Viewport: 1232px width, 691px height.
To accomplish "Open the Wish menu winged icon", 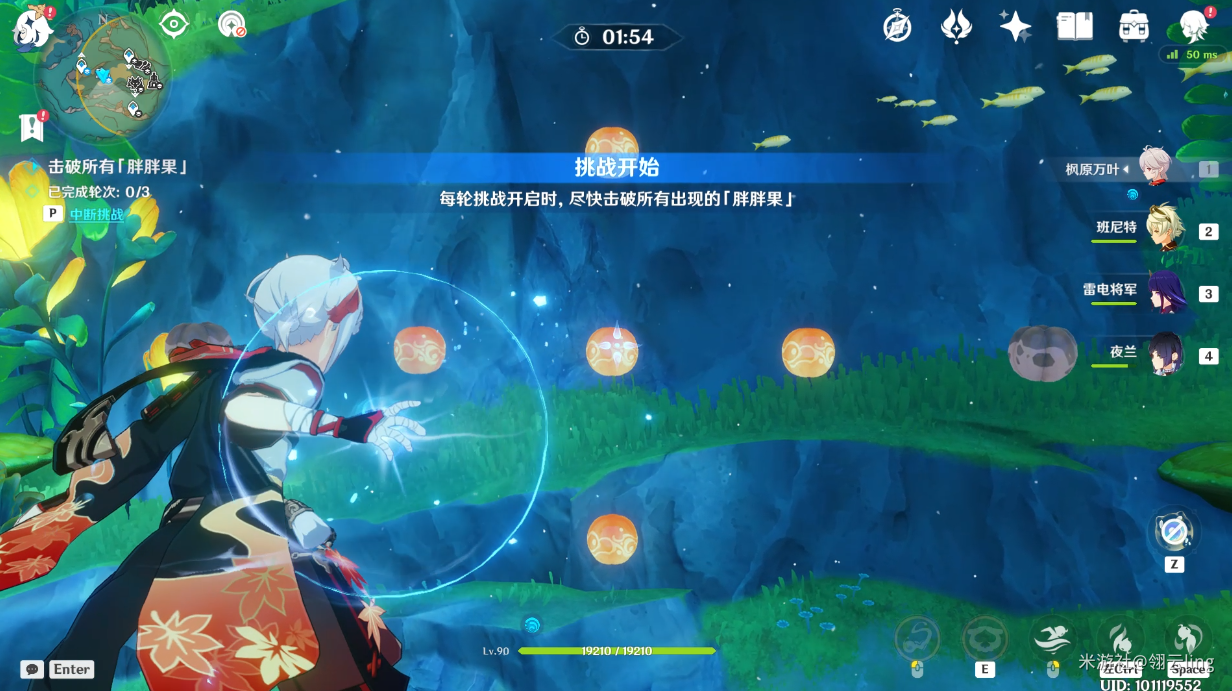I will (x=957, y=27).
